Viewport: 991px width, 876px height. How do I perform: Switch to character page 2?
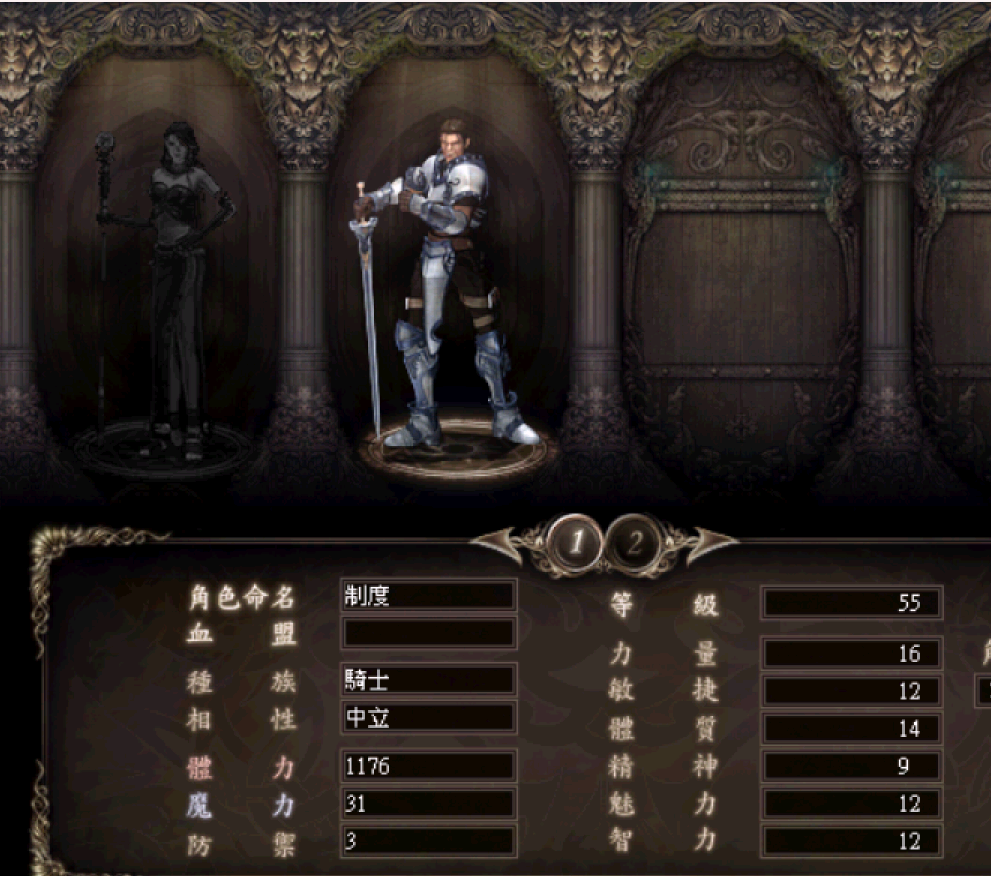click(635, 543)
